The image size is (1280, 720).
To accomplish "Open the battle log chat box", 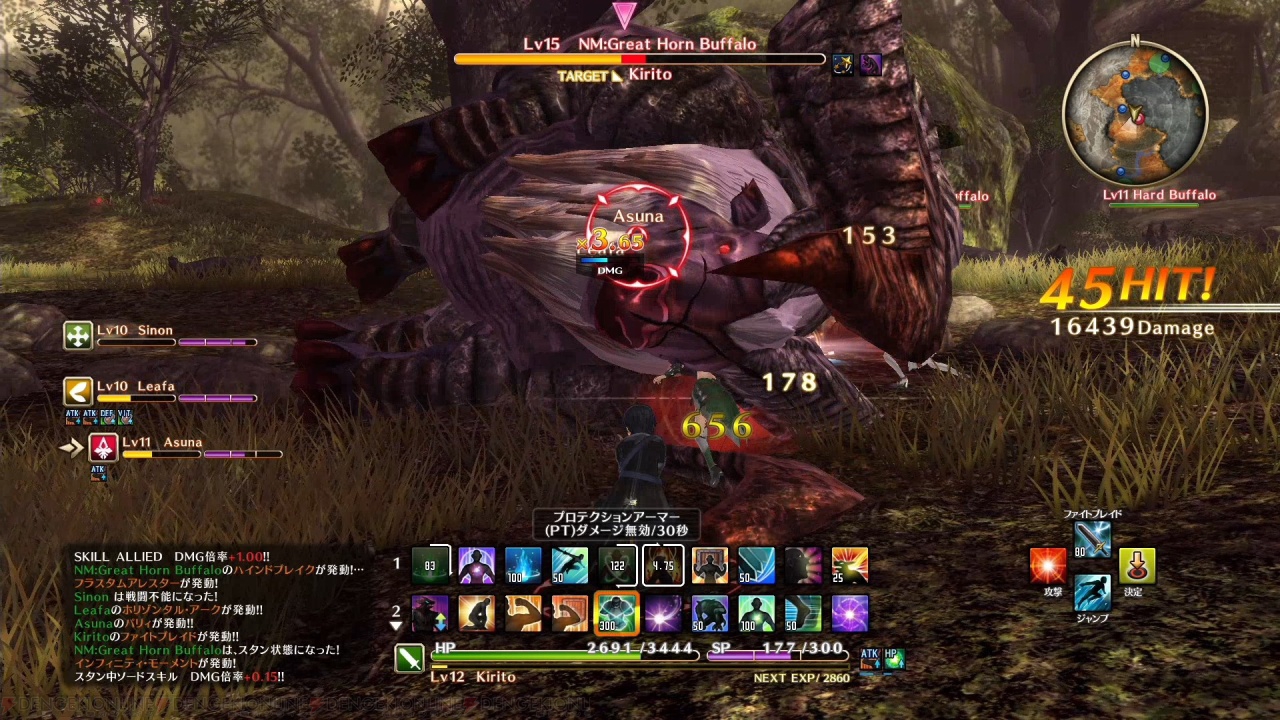I will click(218, 617).
